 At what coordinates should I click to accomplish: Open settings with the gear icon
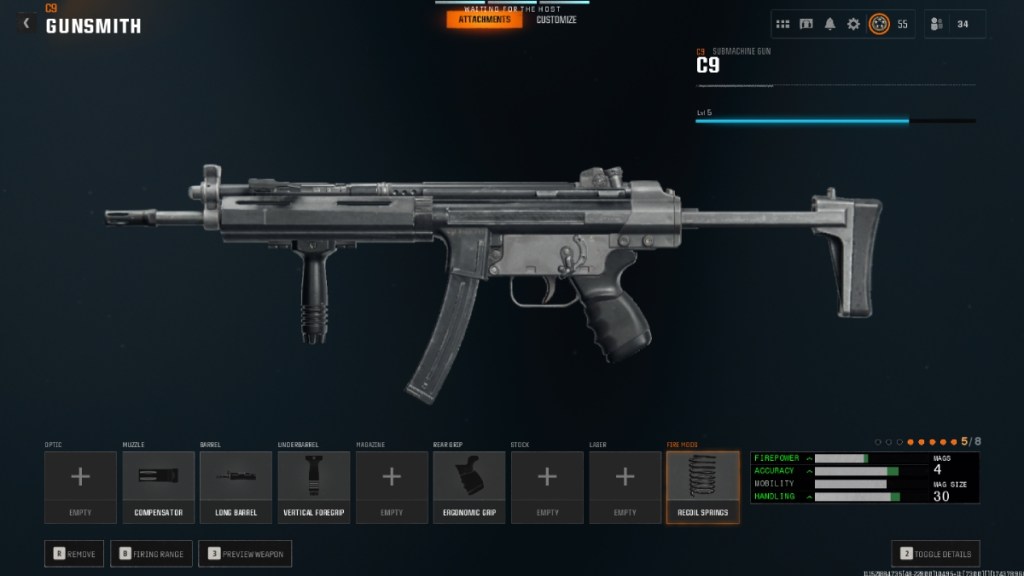(853, 24)
